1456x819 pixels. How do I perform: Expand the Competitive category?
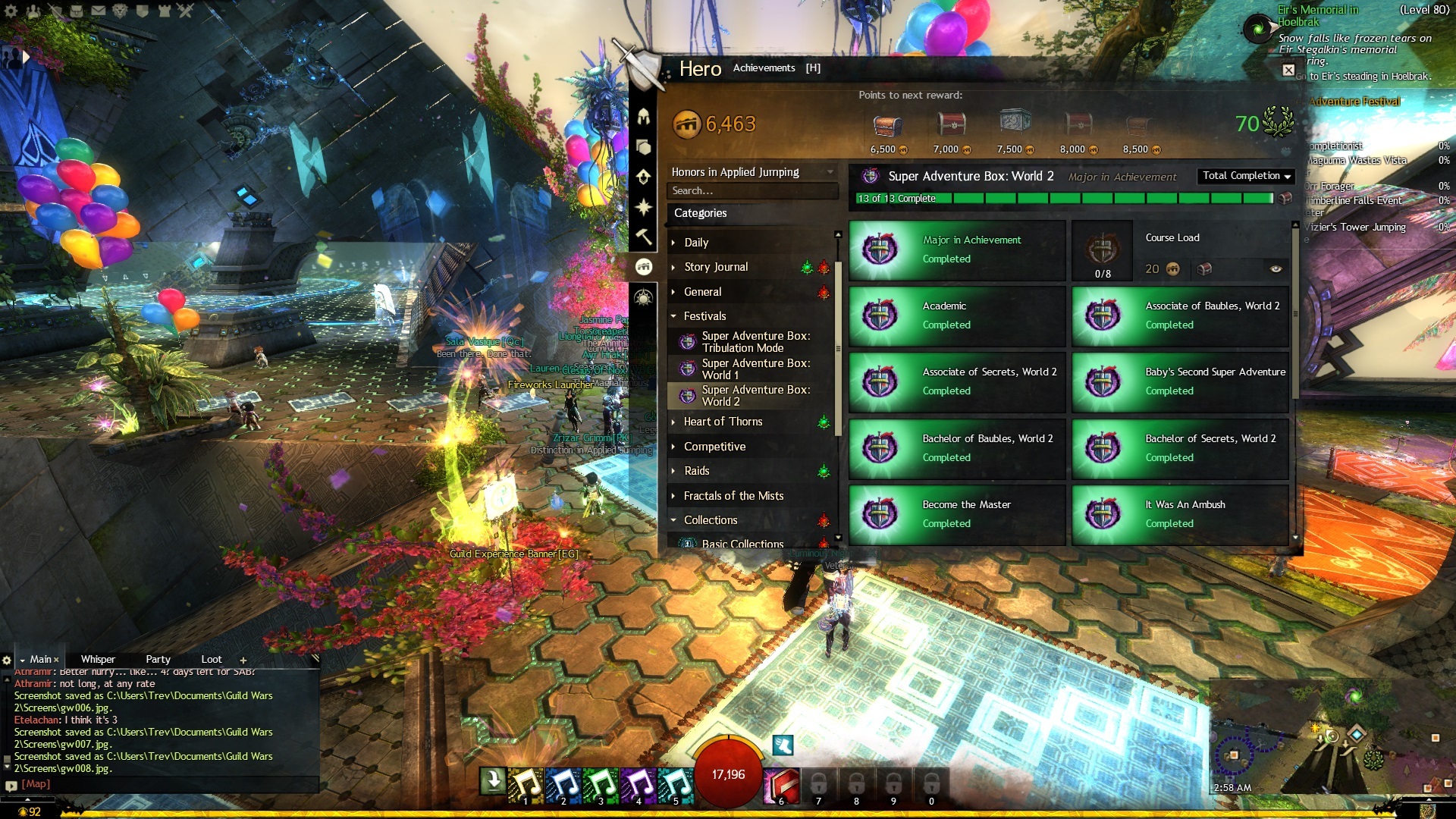coord(714,447)
